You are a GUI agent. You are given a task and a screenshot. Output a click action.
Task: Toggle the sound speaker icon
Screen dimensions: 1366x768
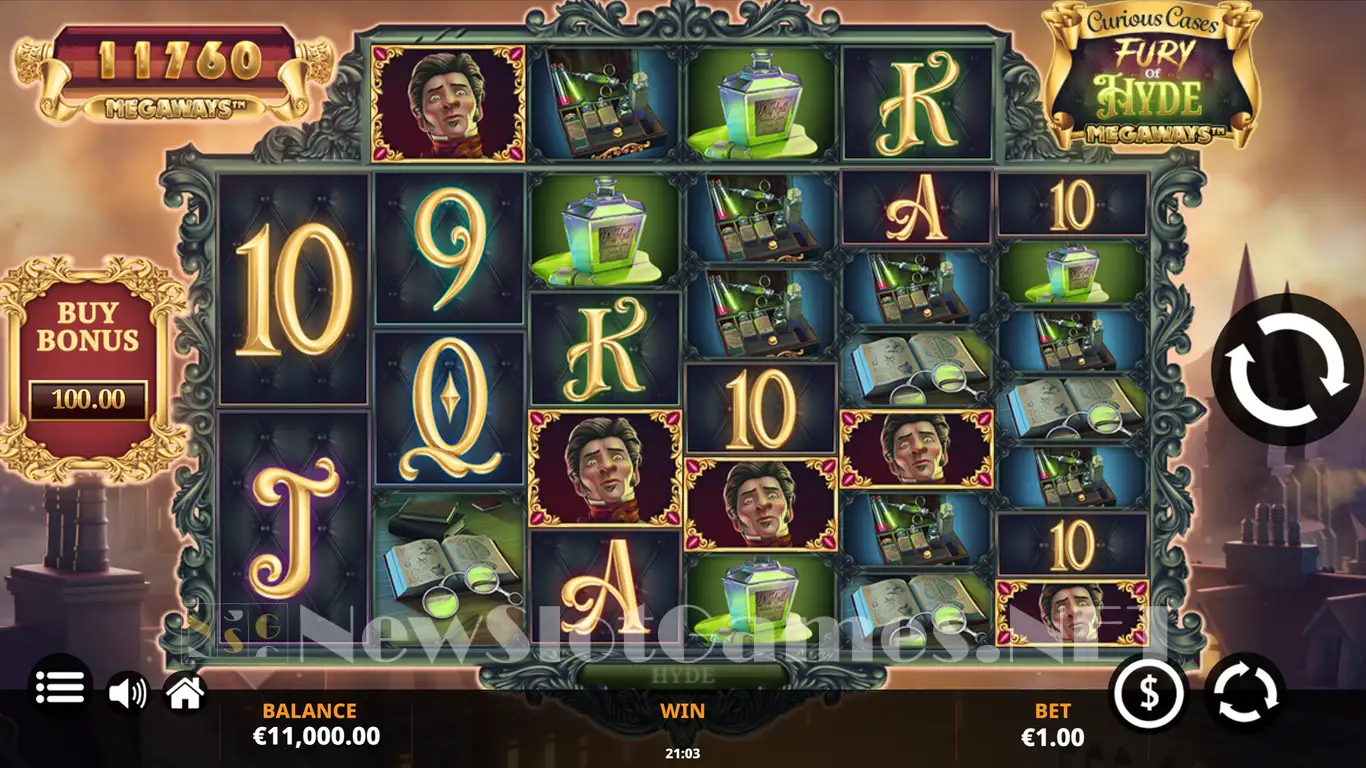point(127,692)
